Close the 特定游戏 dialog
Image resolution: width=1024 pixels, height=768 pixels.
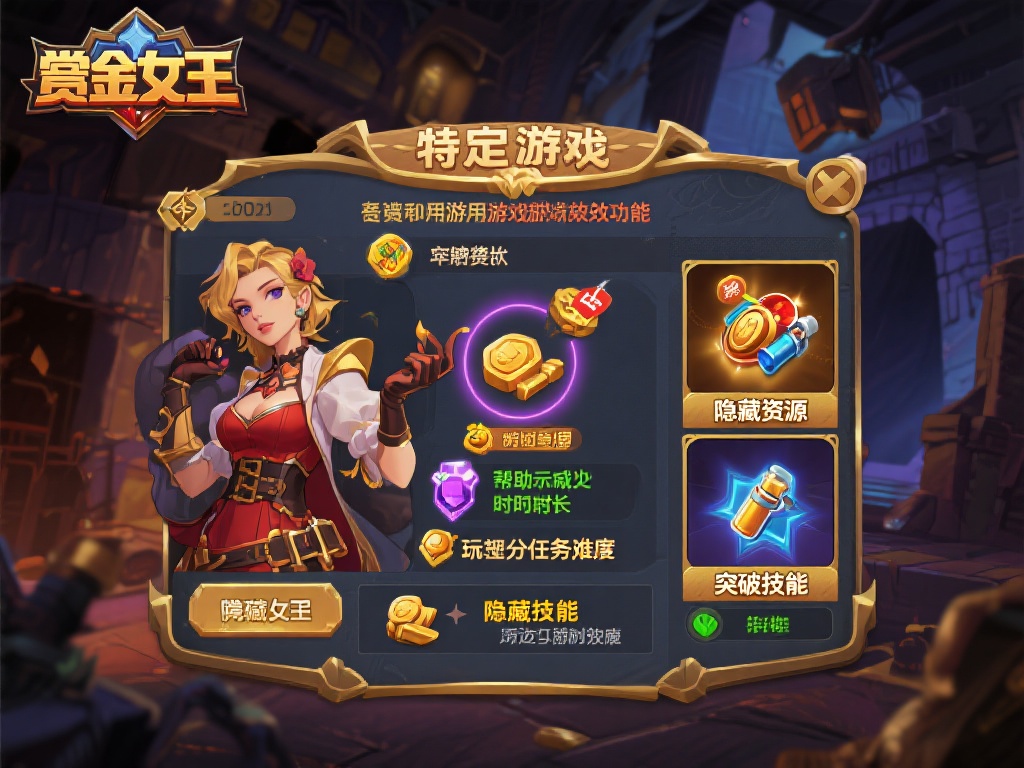click(829, 185)
